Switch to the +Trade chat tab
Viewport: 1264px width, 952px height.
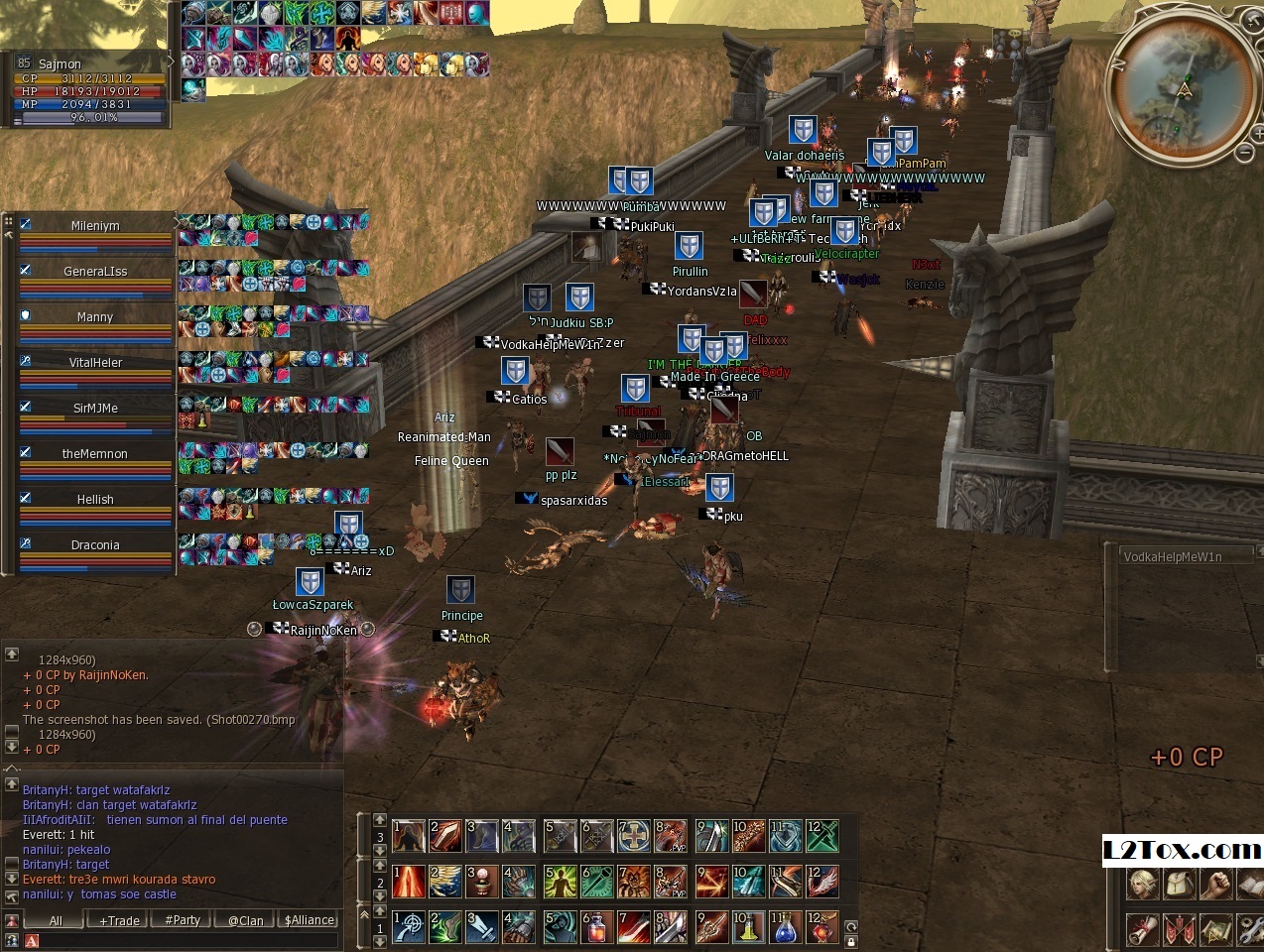click(x=120, y=920)
